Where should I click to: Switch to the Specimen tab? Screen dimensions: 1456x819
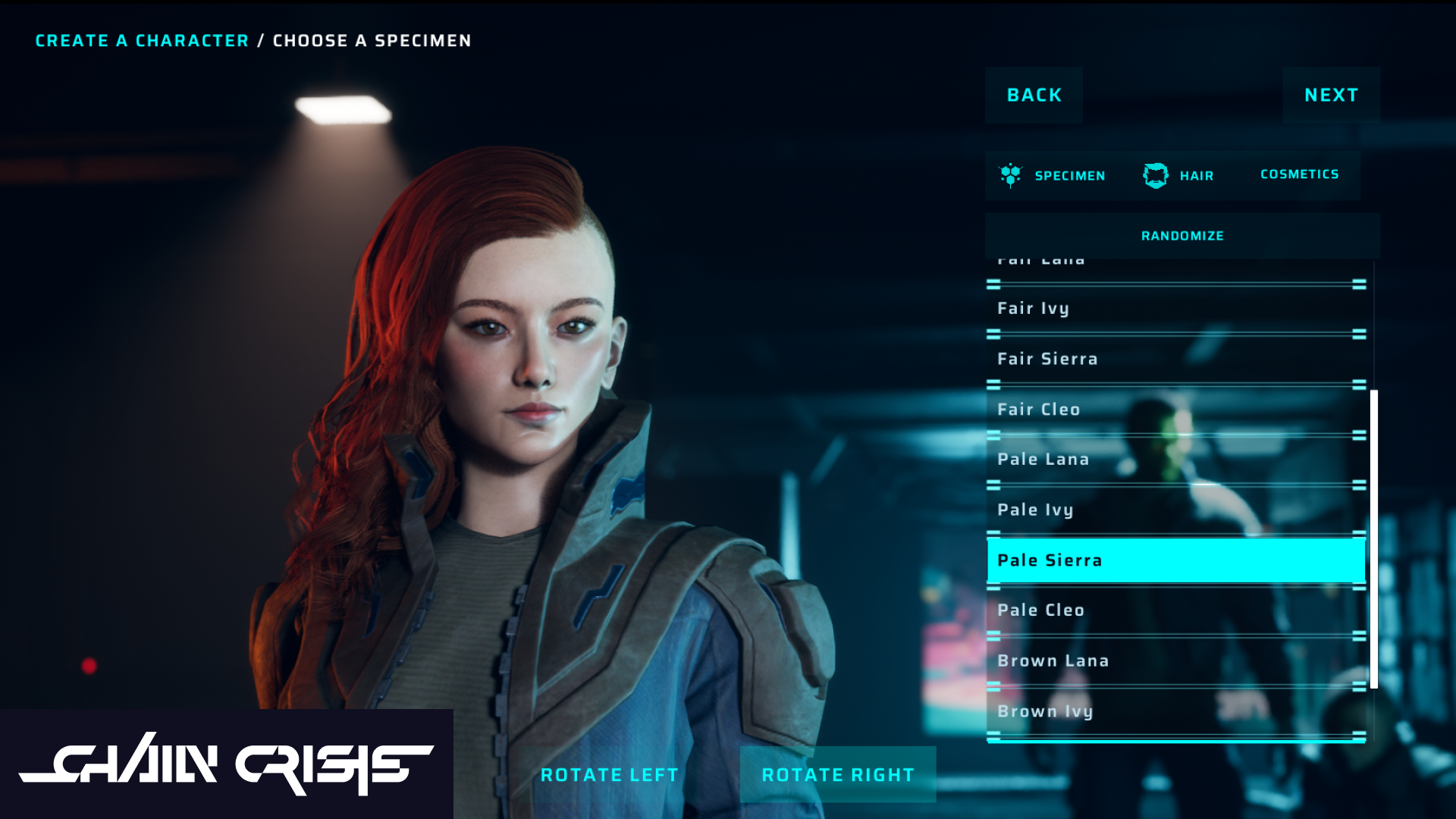click(1053, 176)
